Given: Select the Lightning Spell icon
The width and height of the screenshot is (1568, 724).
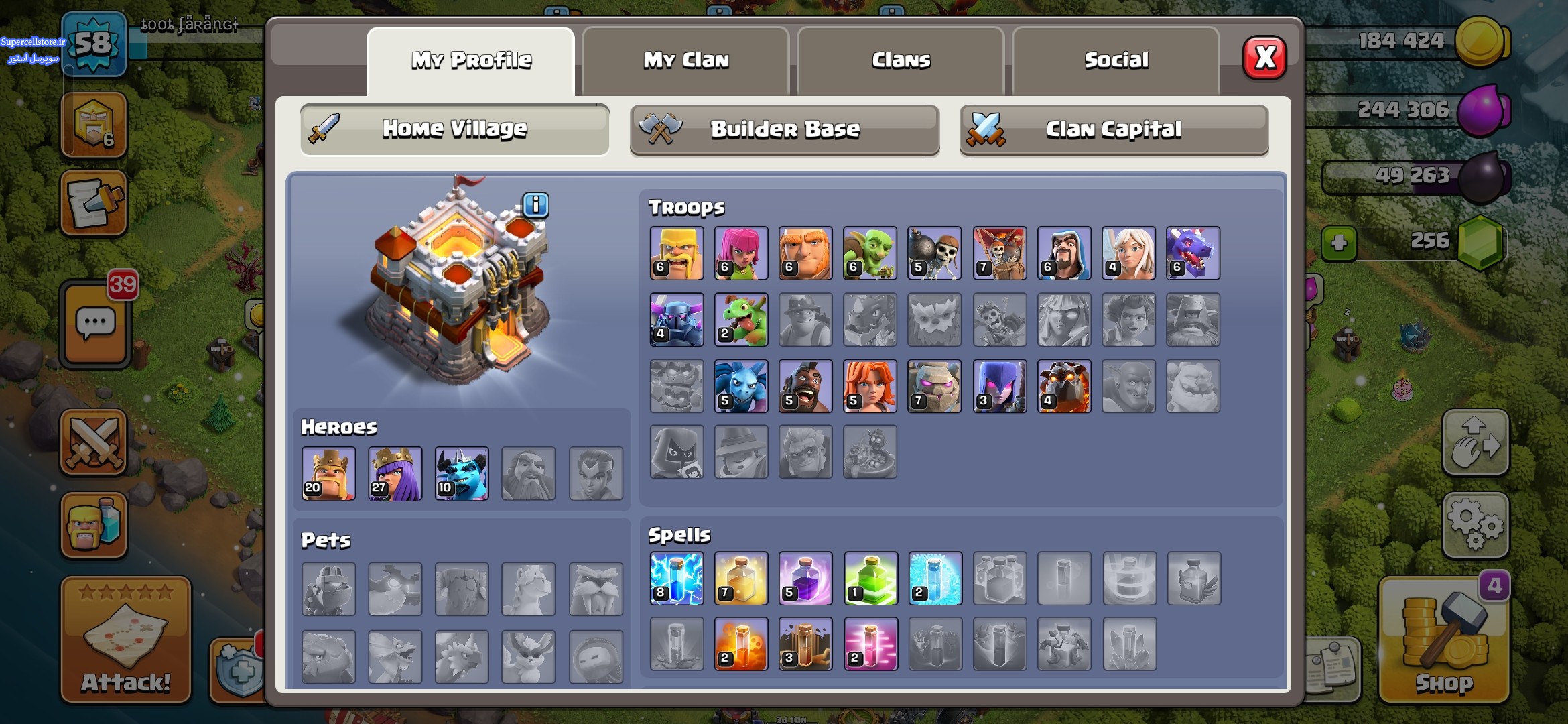Looking at the screenshot, I should [677, 579].
